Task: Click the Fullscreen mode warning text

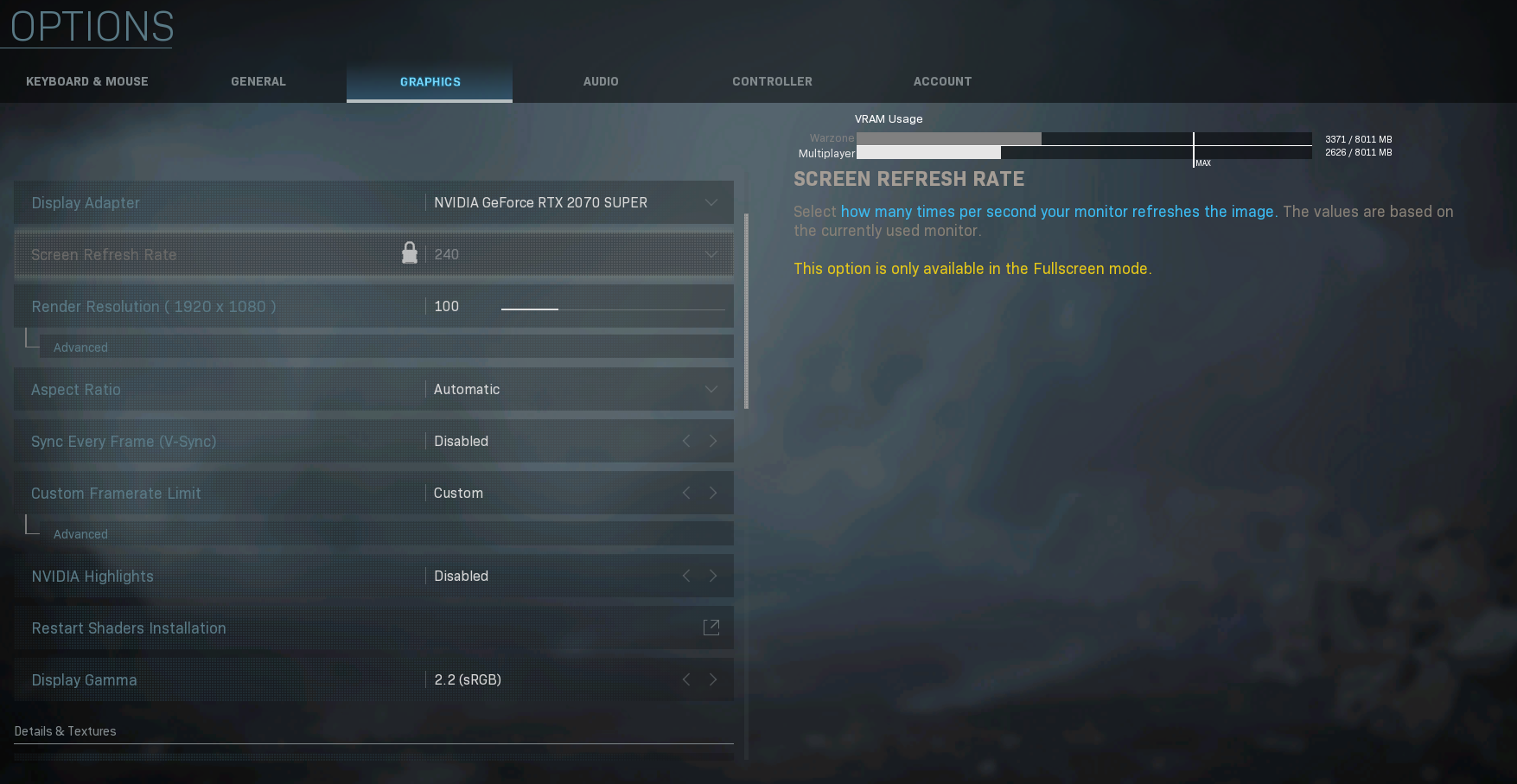Action: tap(972, 268)
